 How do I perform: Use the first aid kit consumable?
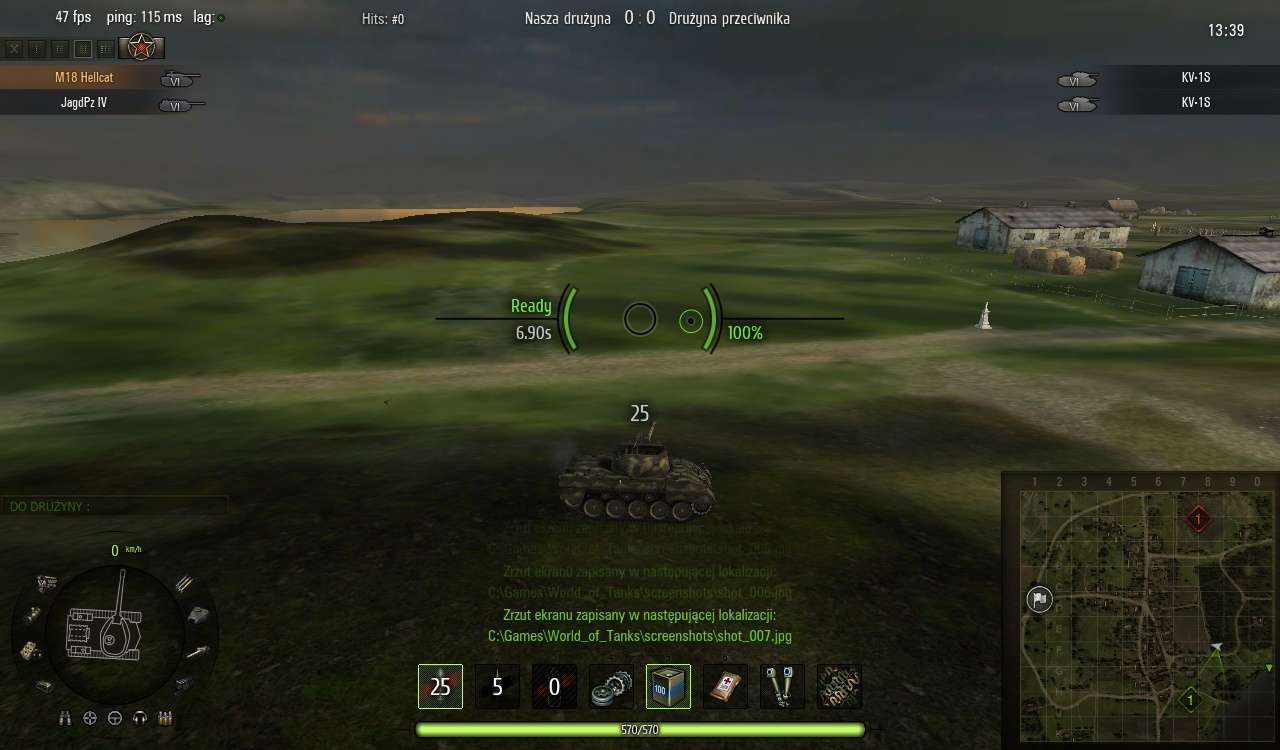pyautogui.click(x=725, y=687)
